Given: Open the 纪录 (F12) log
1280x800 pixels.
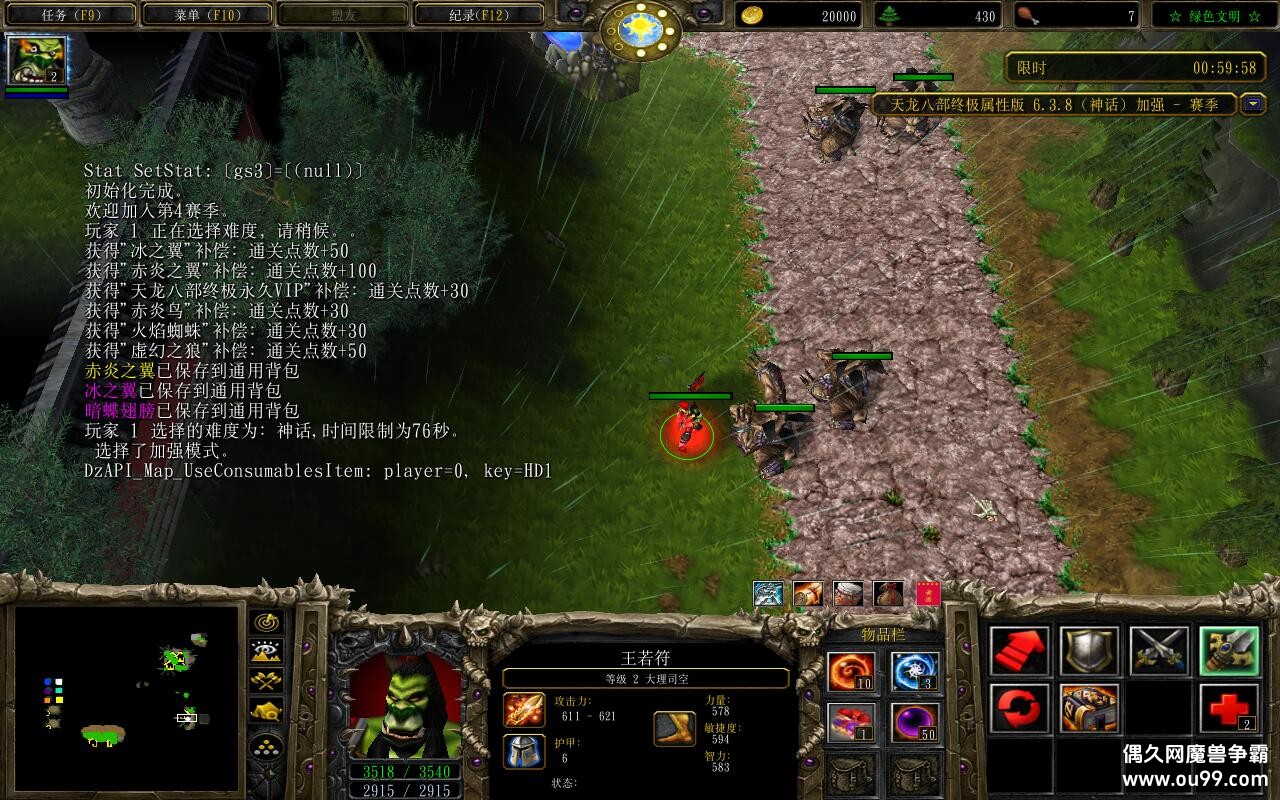Looking at the screenshot, I should (478, 15).
